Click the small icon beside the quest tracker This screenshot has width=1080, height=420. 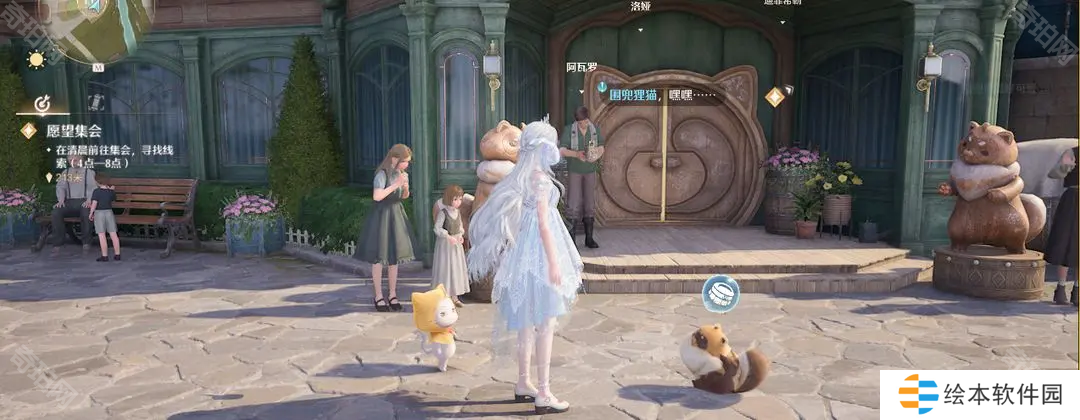coord(96,102)
